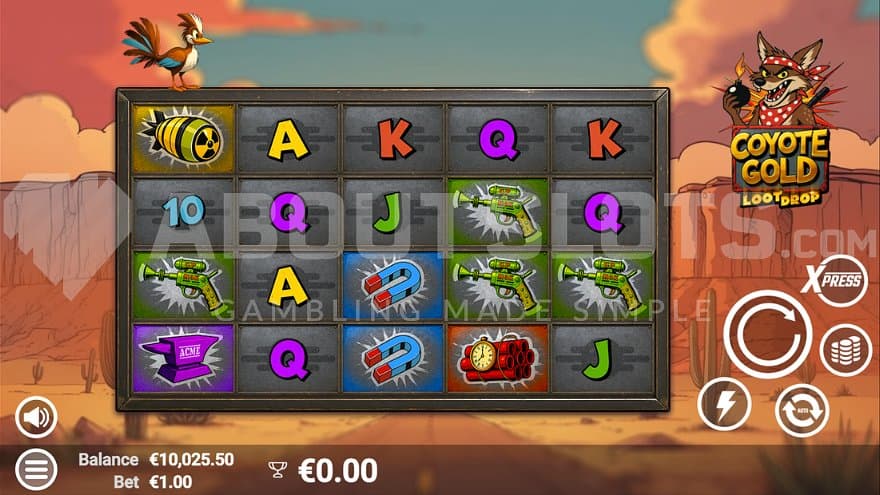Open the hamburger game menu
Screen dimensions: 880x495
36,469
